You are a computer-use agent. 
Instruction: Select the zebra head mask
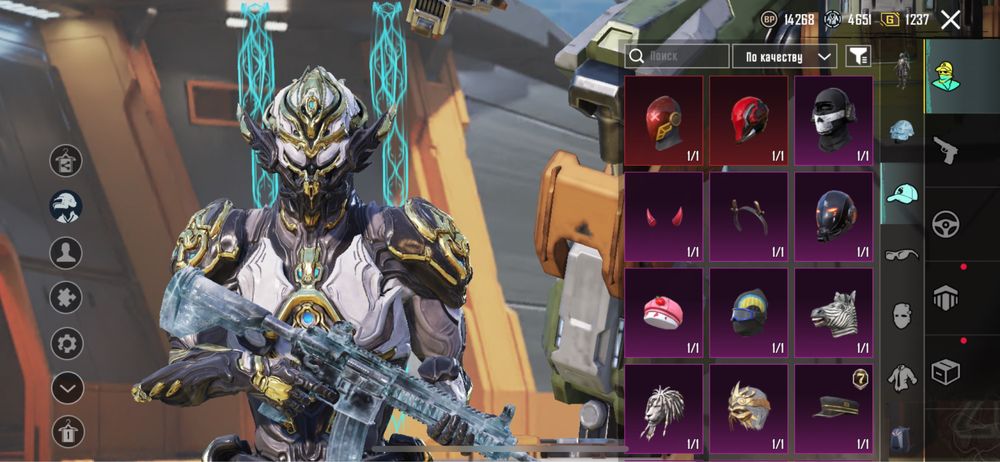click(x=833, y=313)
